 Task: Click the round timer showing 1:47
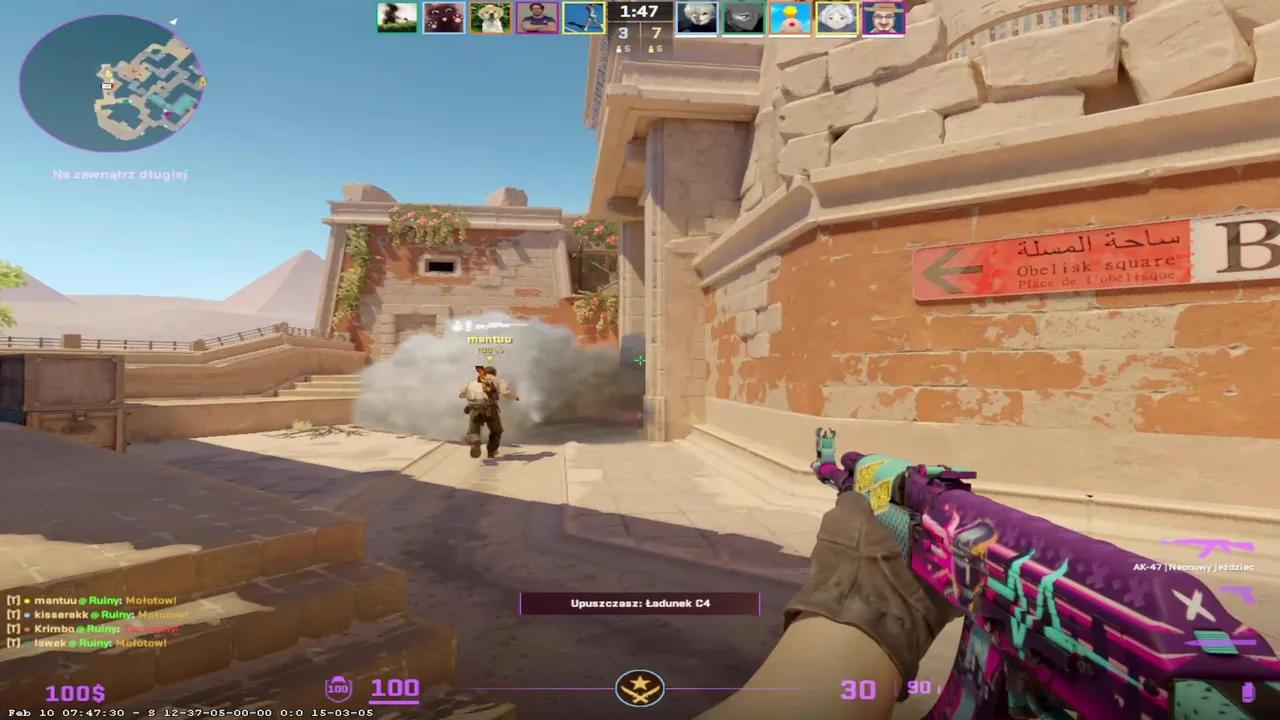point(639,13)
